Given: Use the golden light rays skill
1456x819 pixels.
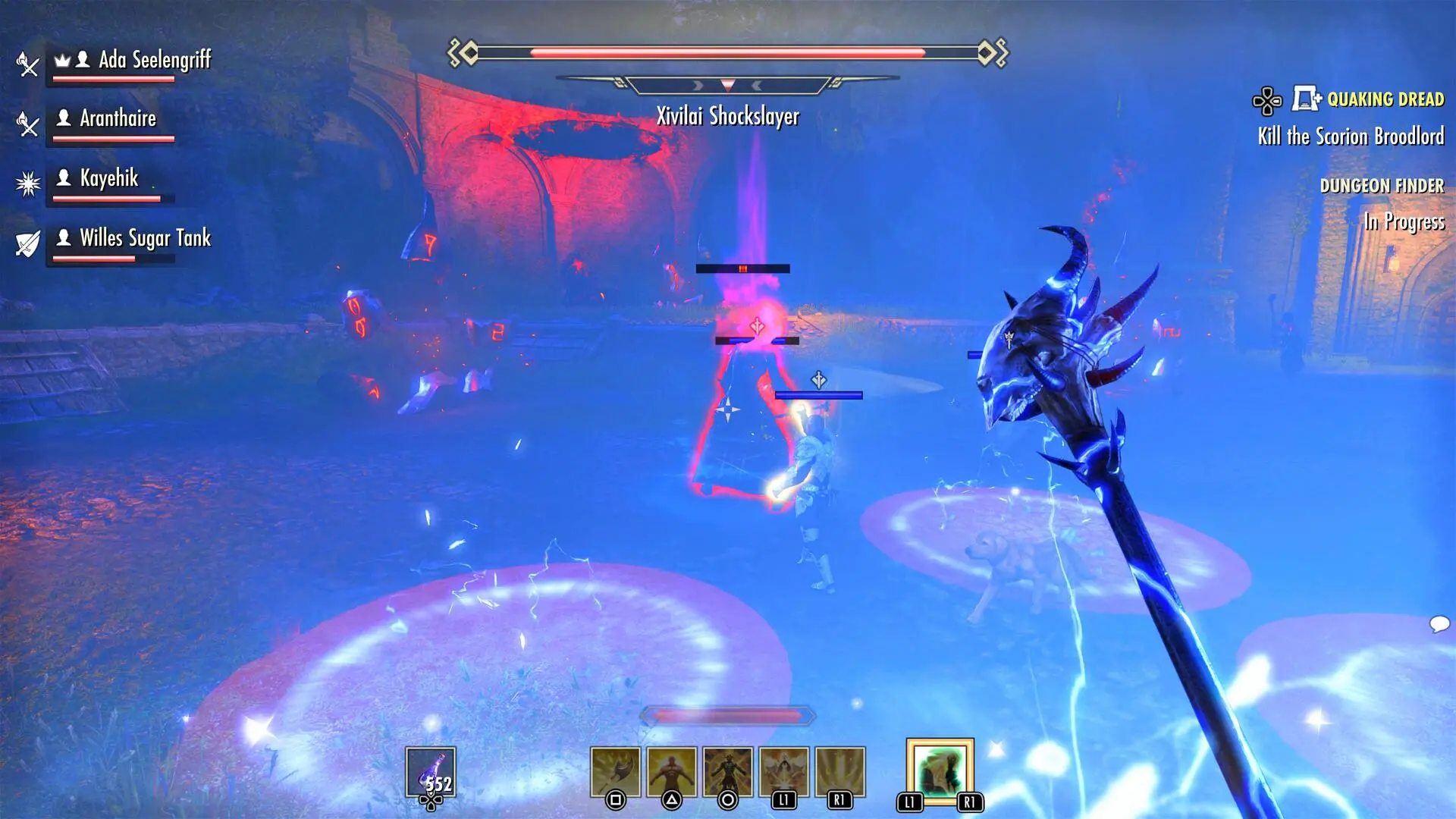Looking at the screenshot, I should (839, 772).
